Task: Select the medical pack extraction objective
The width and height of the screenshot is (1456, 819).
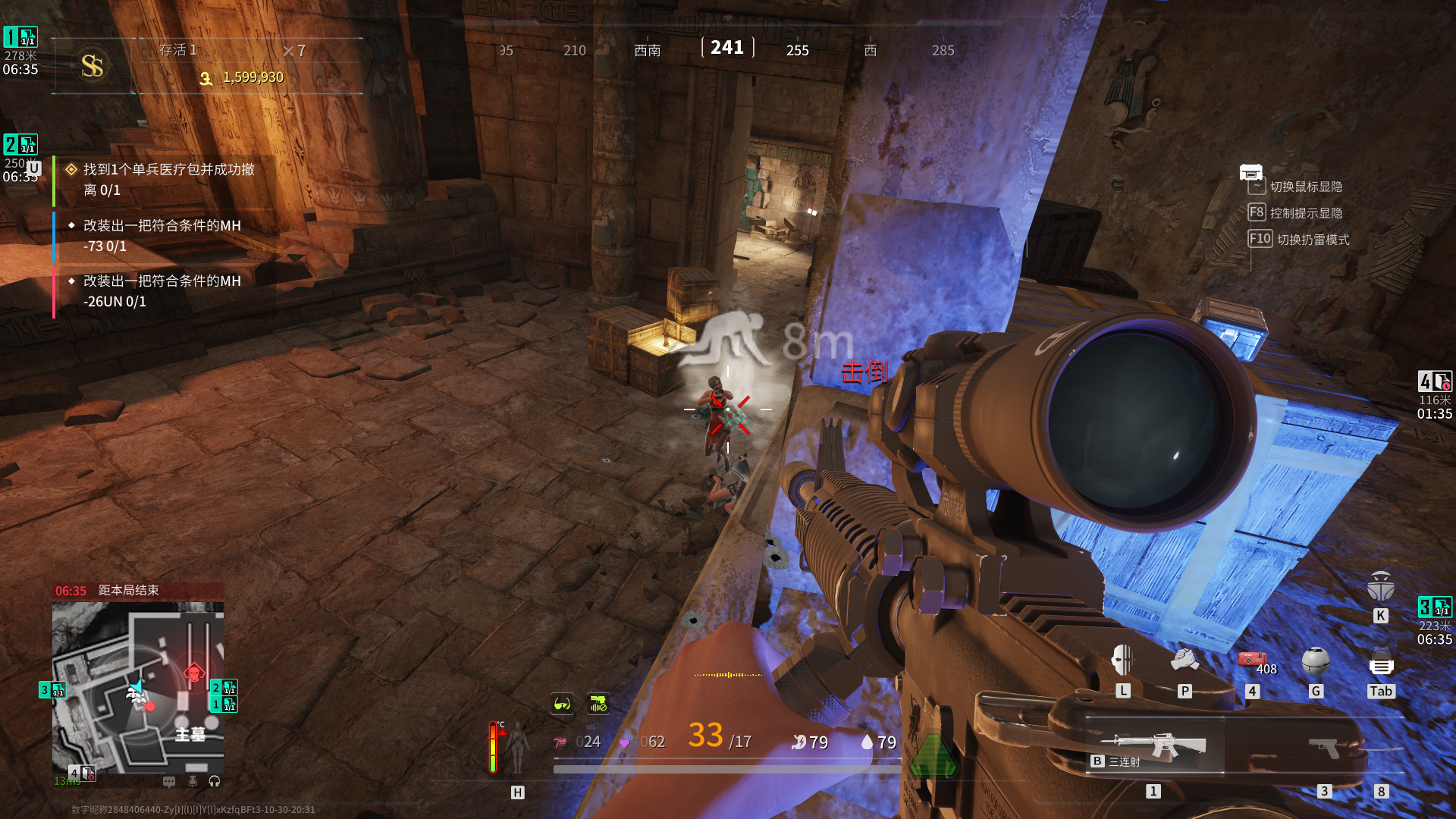Action: click(168, 180)
